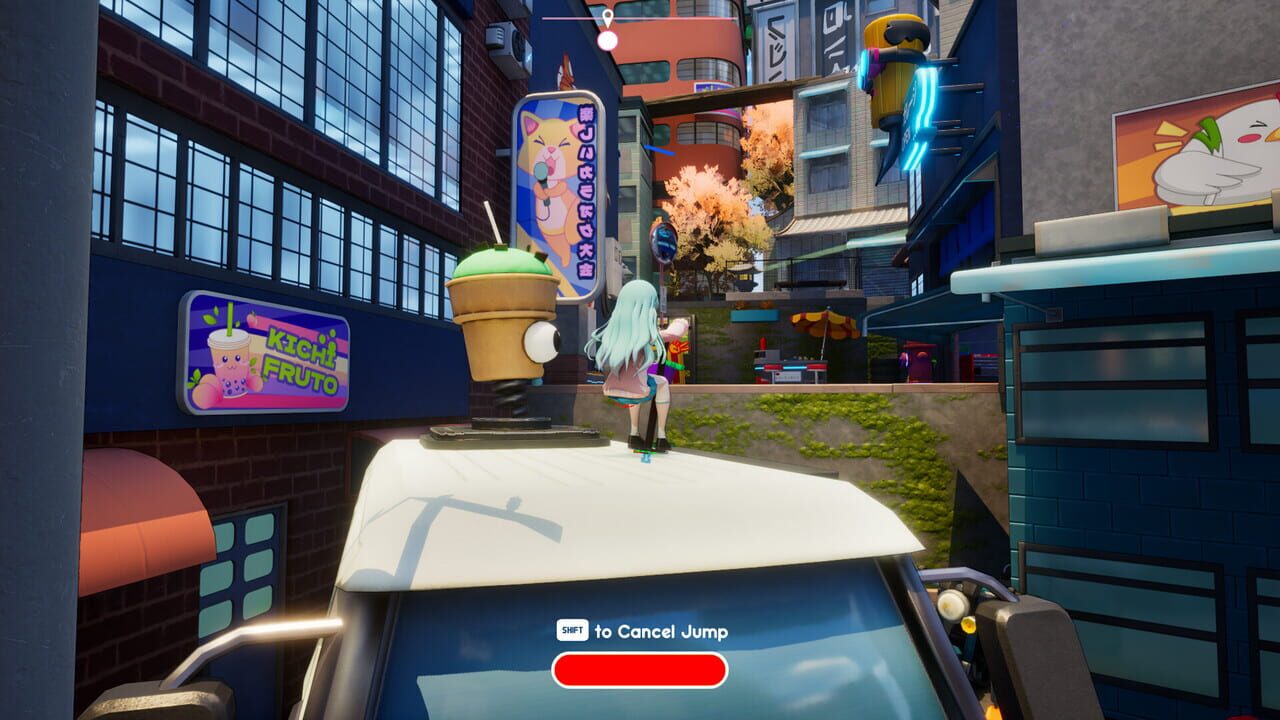Select the player character on the van roof
This screenshot has height=720, width=1280.
tap(635, 360)
